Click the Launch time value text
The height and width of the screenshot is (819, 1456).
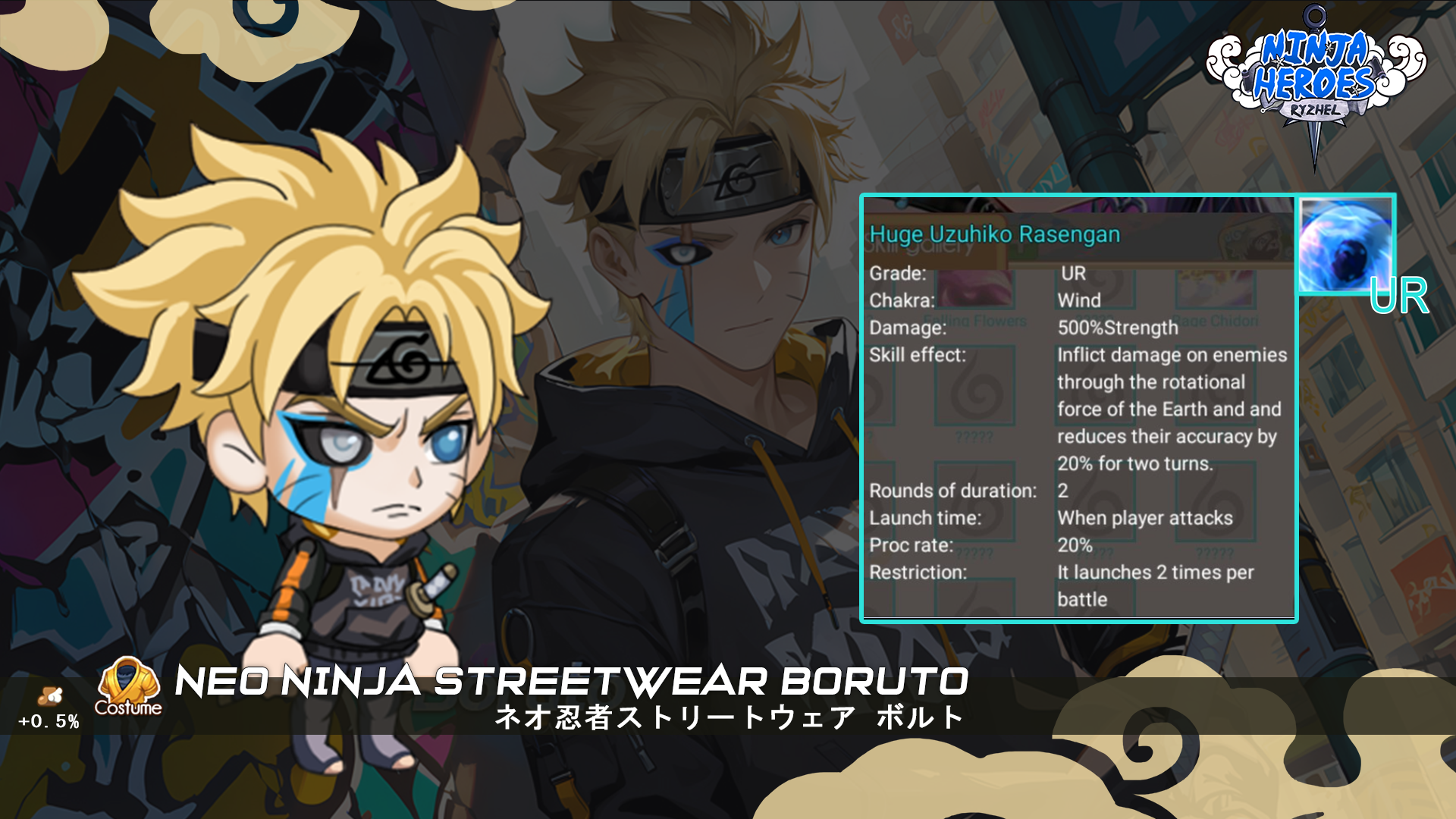pyautogui.click(x=1145, y=518)
